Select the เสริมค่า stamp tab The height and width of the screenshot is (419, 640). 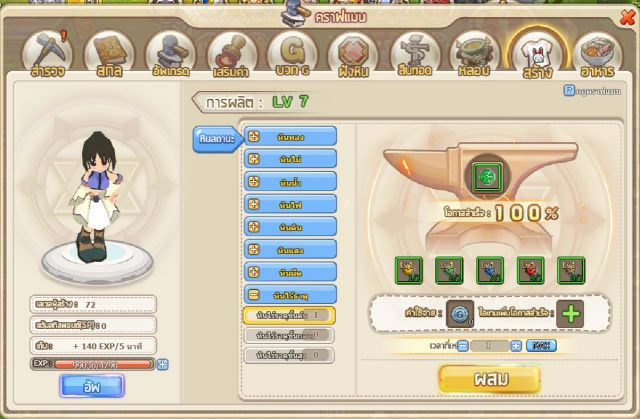point(231,53)
